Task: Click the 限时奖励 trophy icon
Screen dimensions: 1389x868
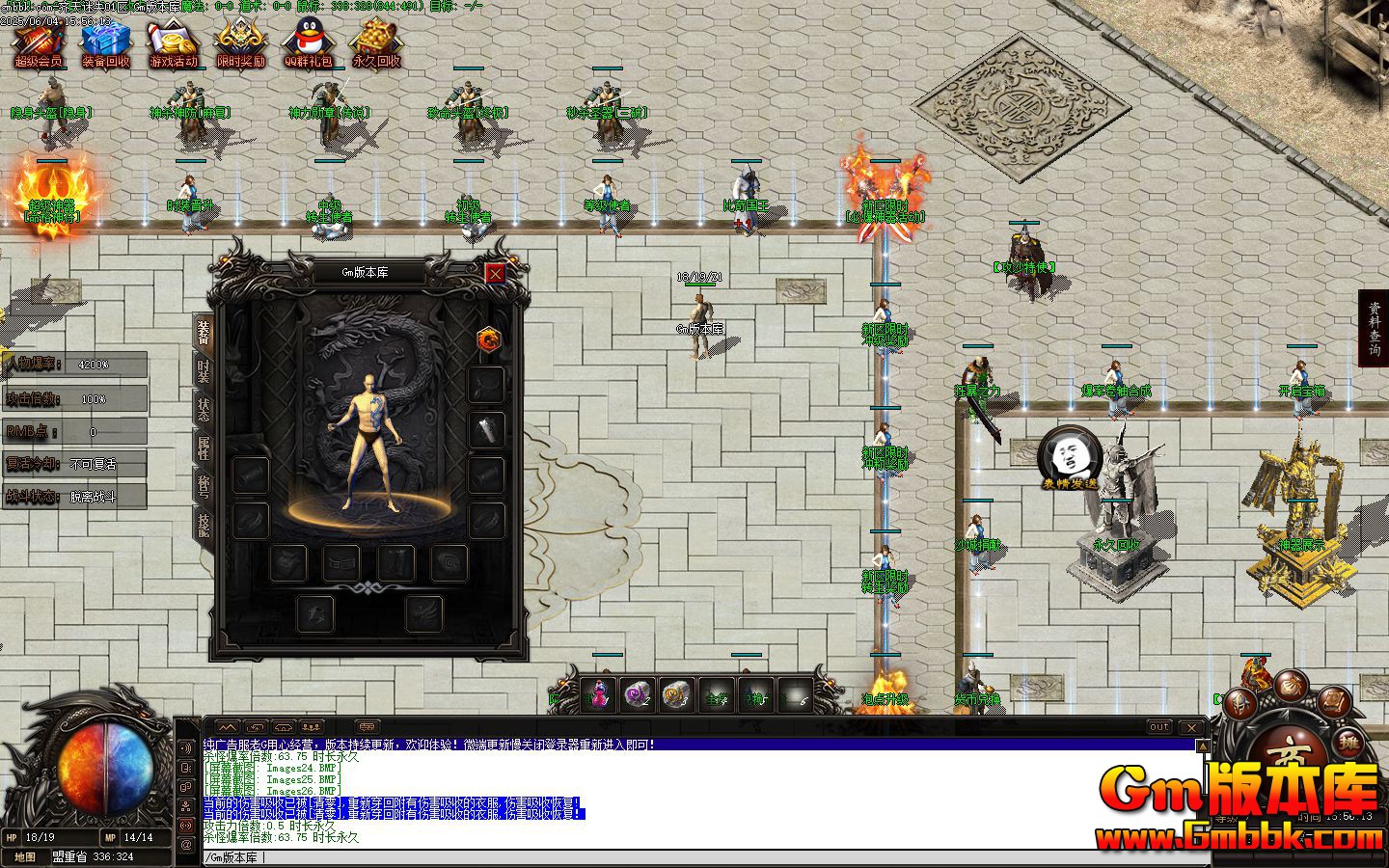Action: pyautogui.click(x=241, y=39)
